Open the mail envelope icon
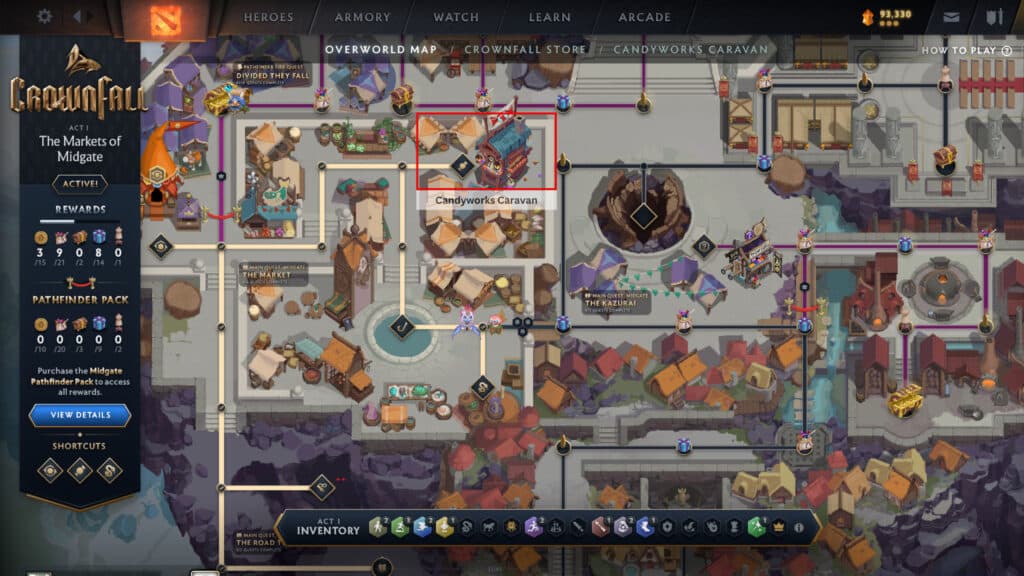Screen dimensions: 1024x576 point(951,17)
